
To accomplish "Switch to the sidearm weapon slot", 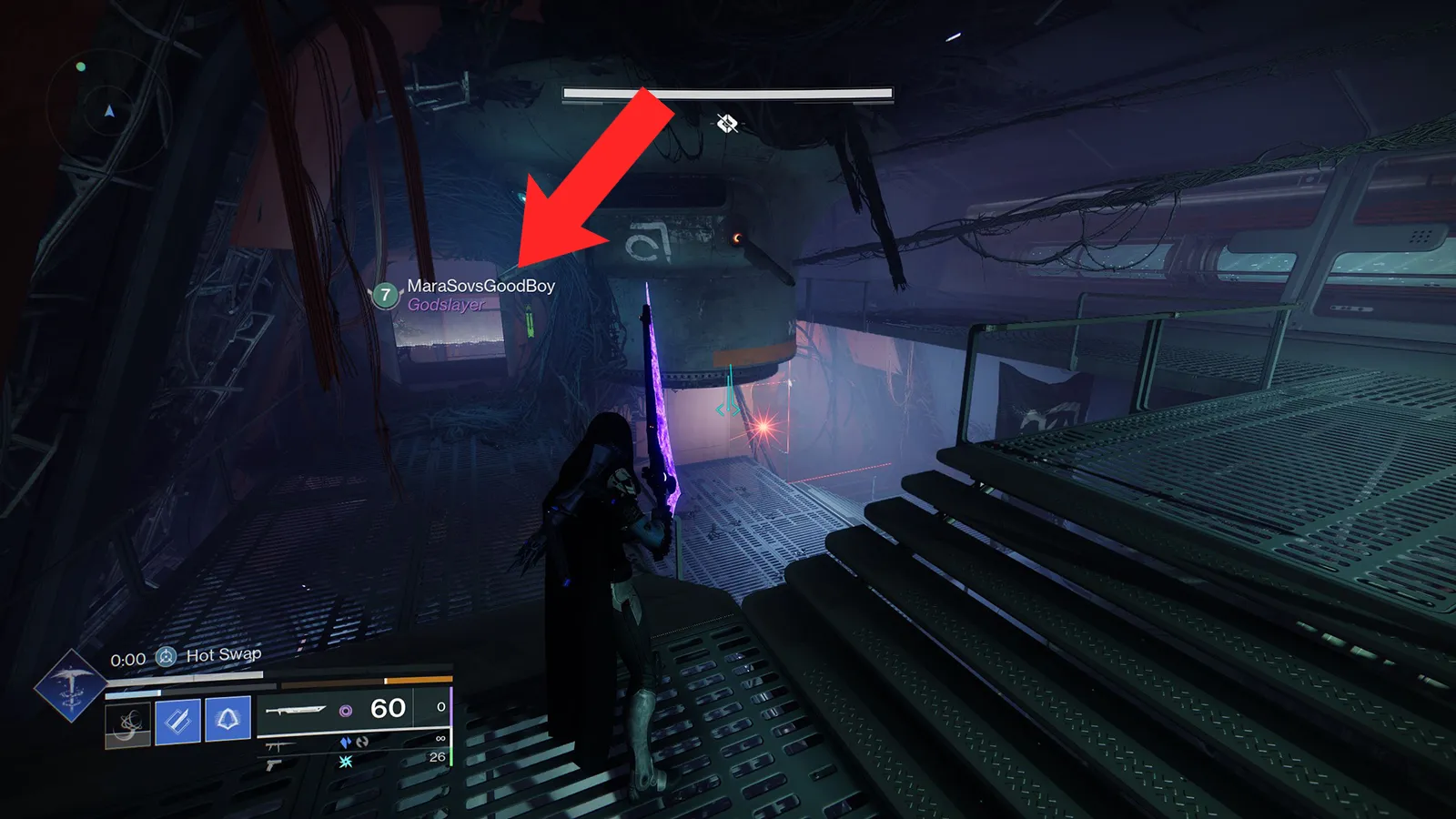I will click(x=274, y=765).
